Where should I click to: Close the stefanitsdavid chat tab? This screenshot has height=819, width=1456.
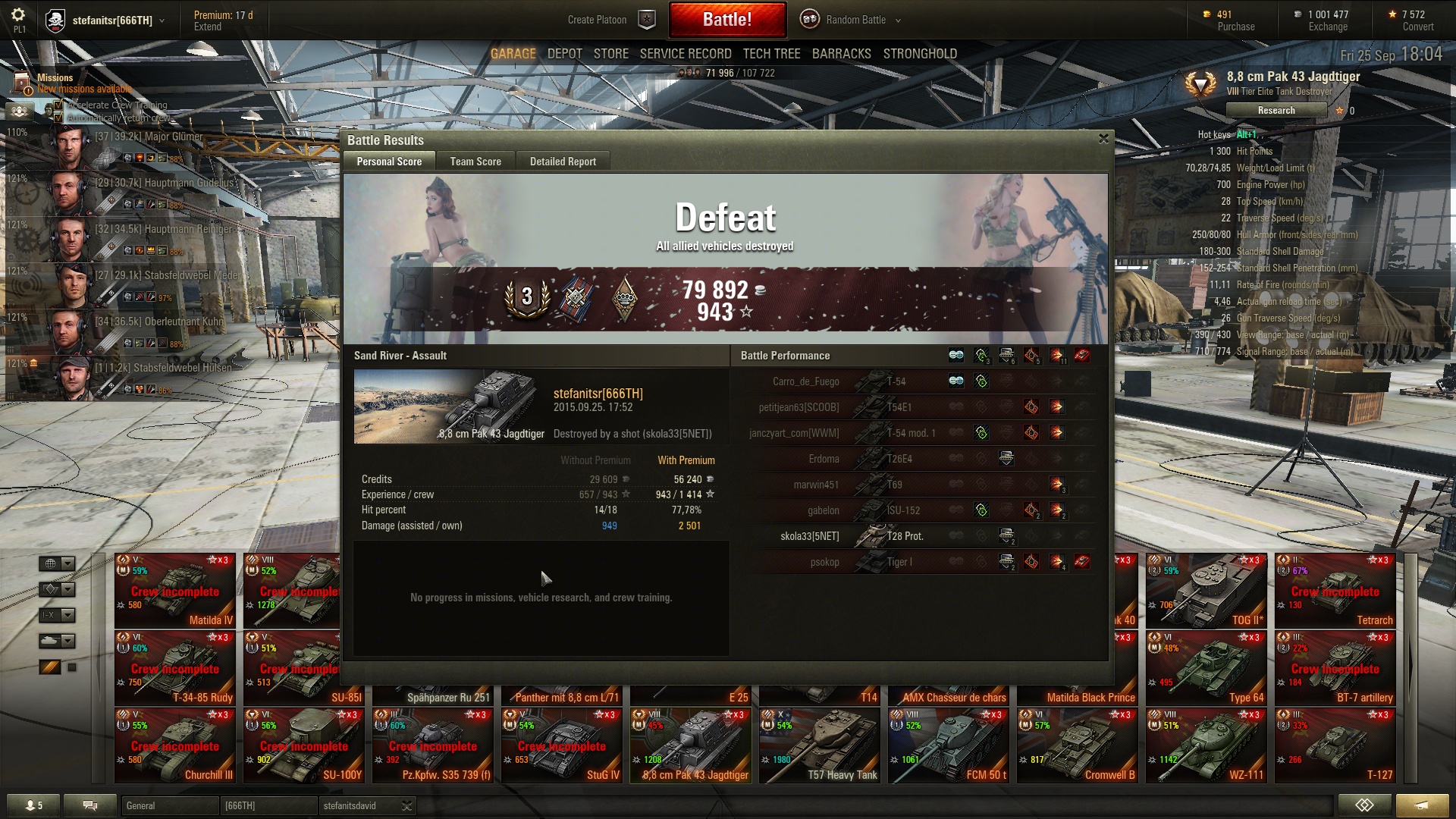[x=406, y=806]
